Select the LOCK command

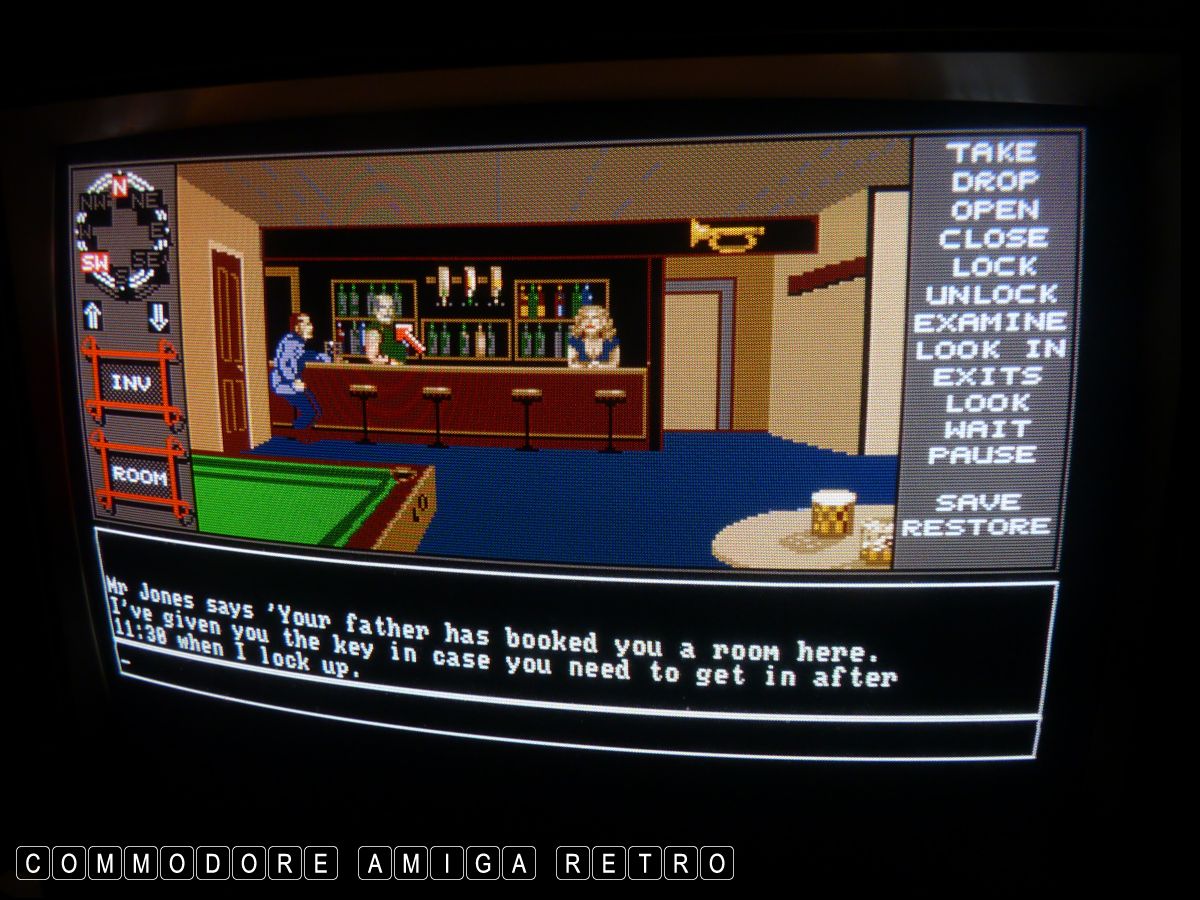pyautogui.click(x=994, y=267)
